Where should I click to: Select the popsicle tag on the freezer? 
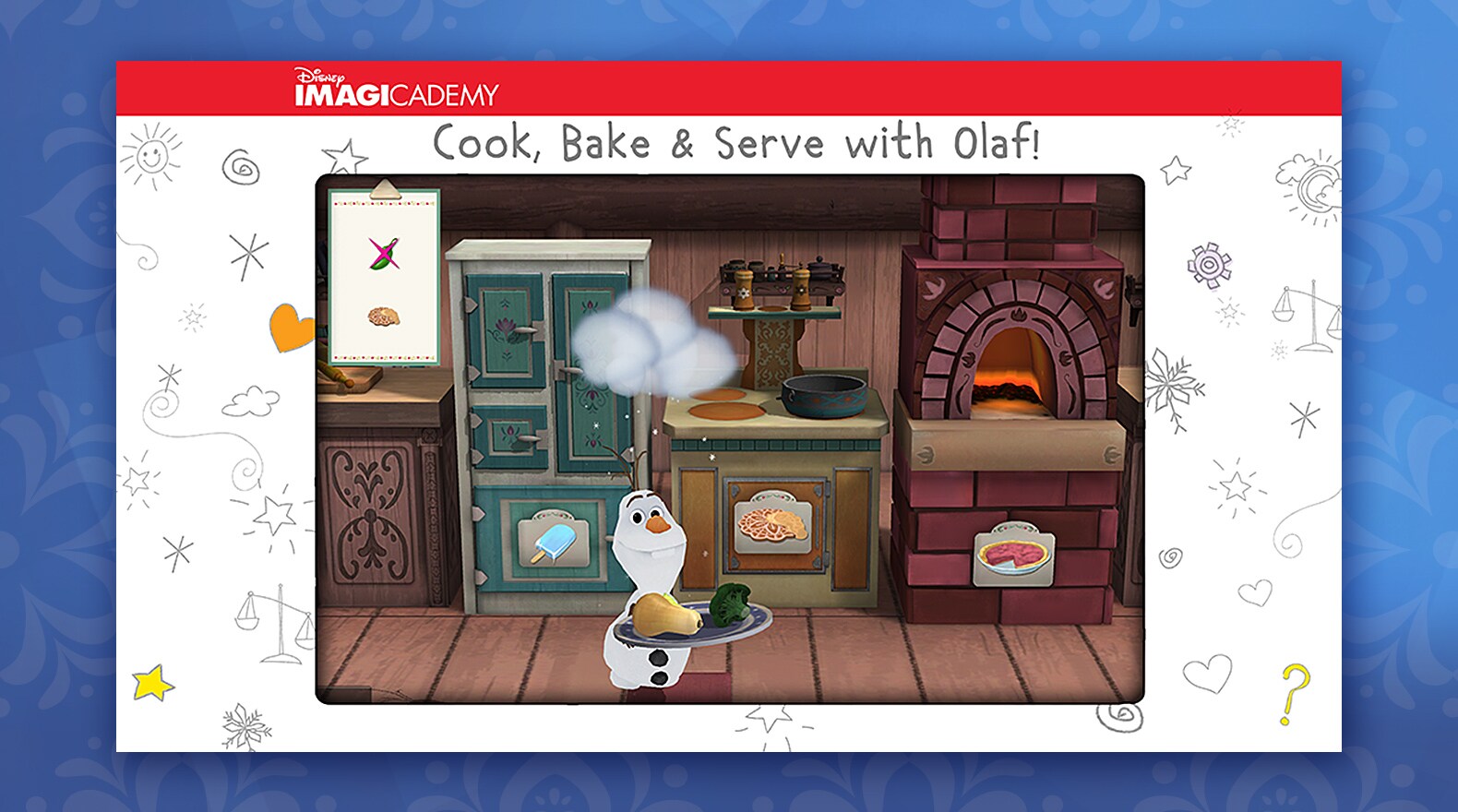(x=555, y=543)
